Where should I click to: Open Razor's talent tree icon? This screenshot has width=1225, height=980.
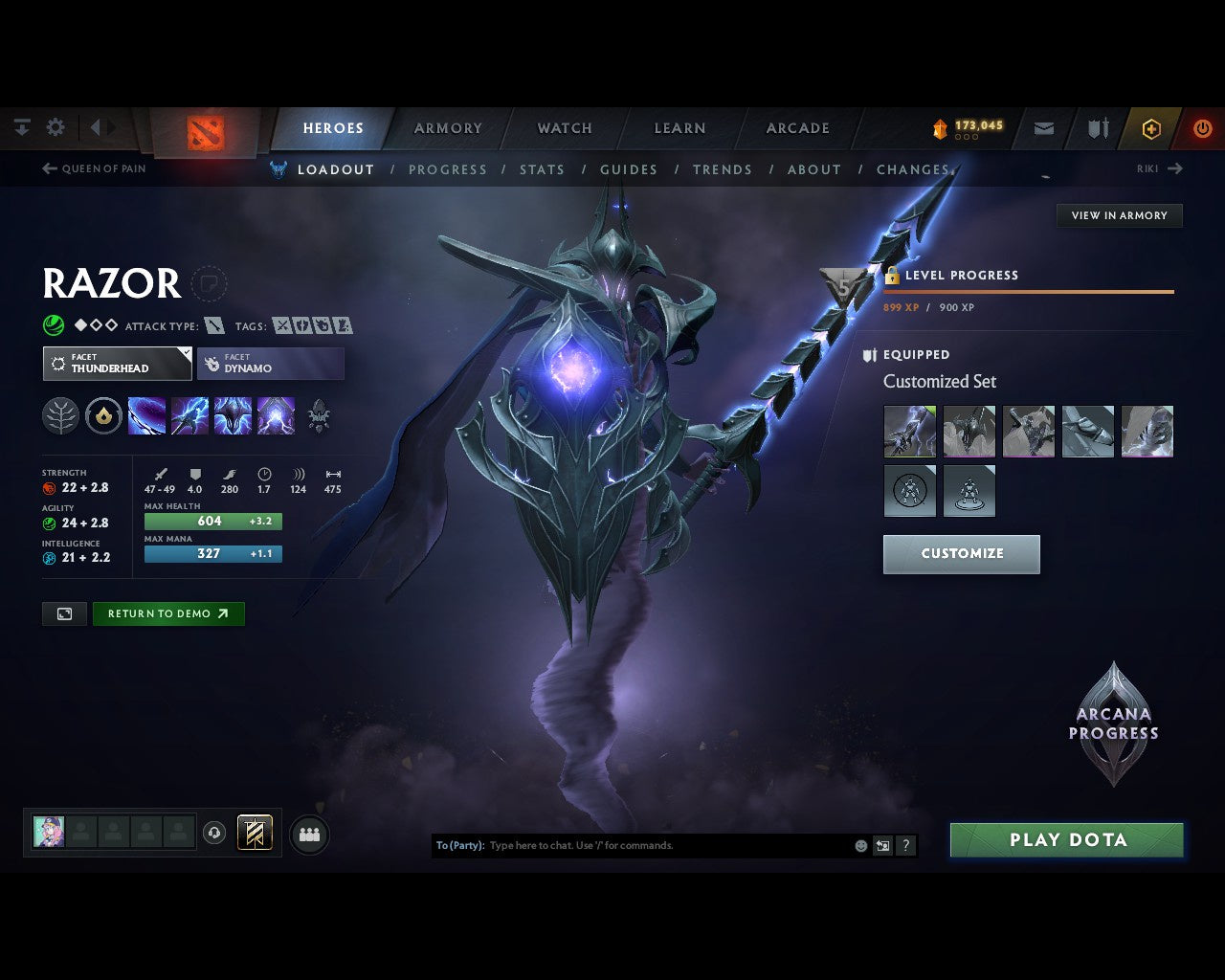tap(60, 415)
